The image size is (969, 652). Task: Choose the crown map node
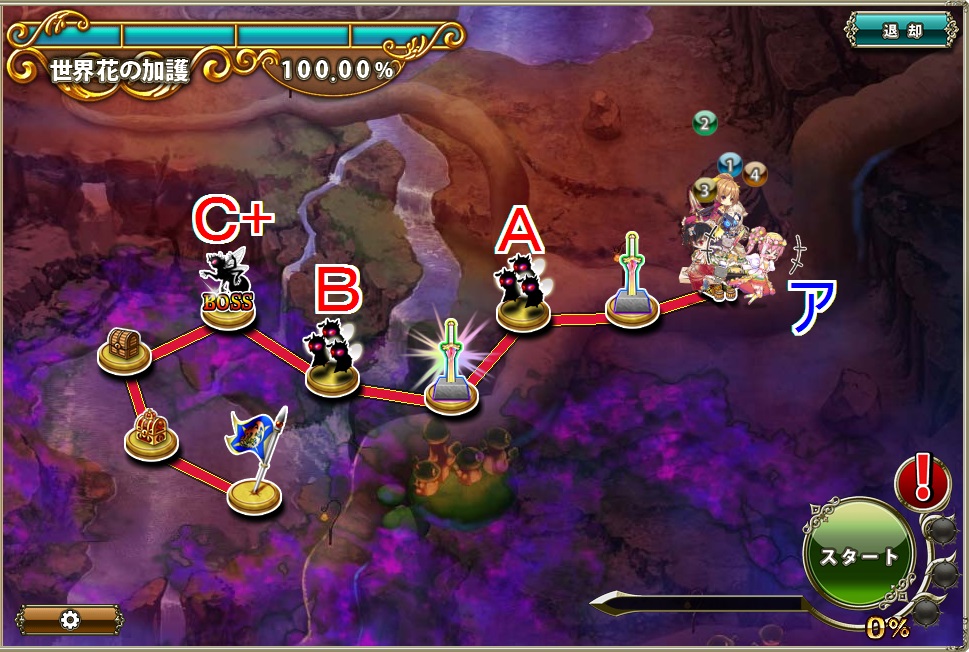151,436
